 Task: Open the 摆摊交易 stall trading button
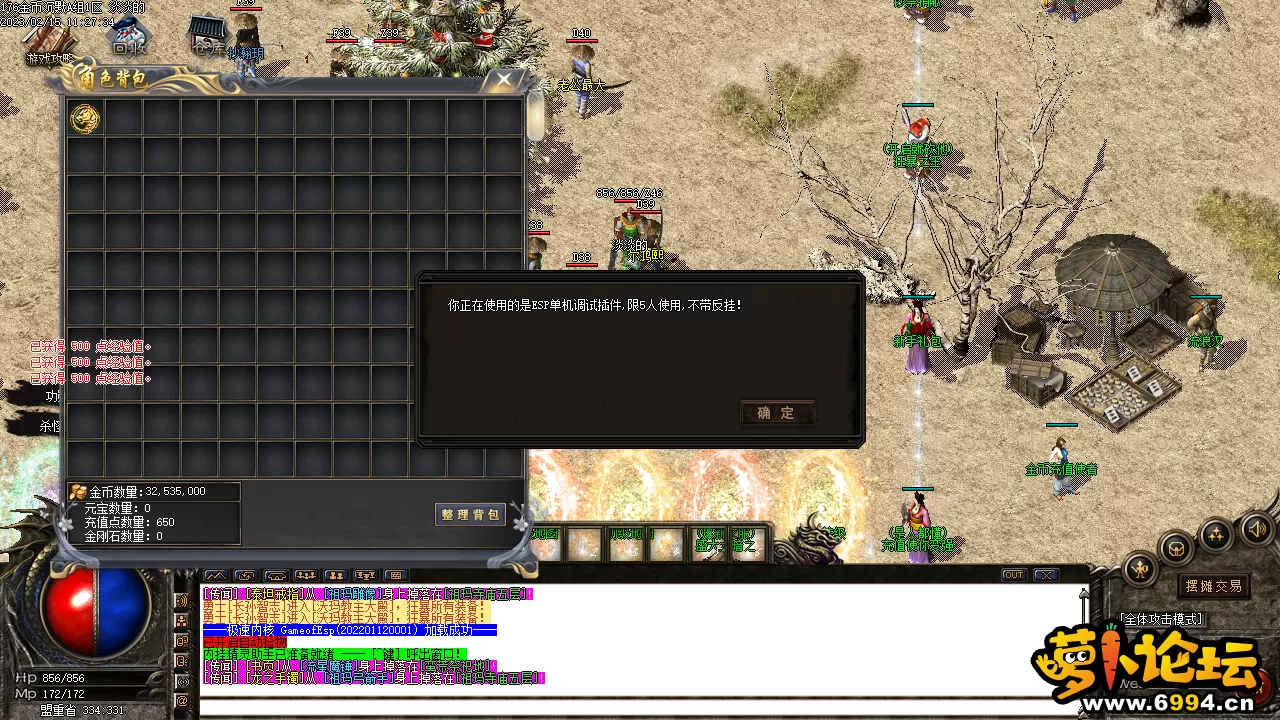1213,586
